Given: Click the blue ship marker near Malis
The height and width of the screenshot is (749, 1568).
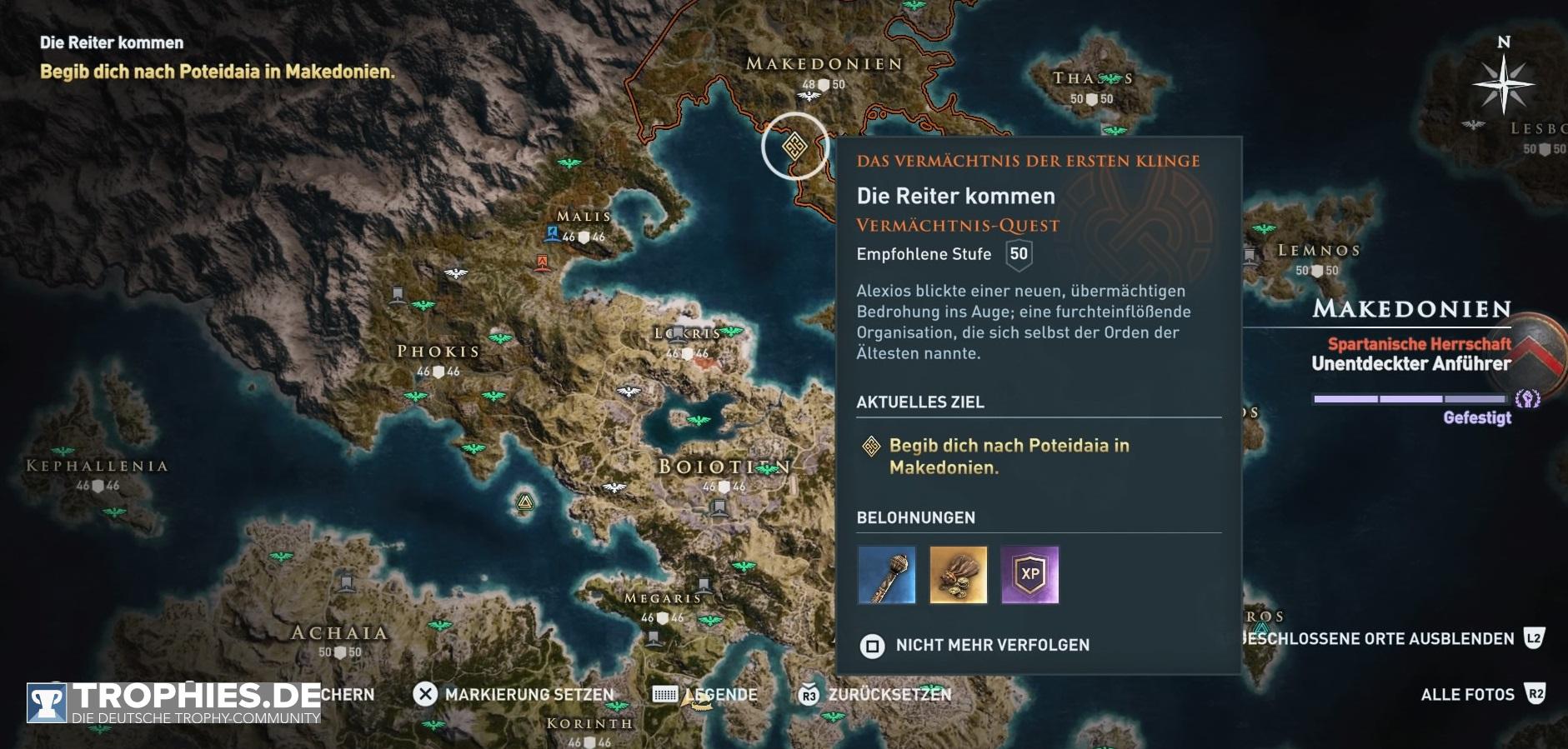Looking at the screenshot, I should pyautogui.click(x=552, y=234).
